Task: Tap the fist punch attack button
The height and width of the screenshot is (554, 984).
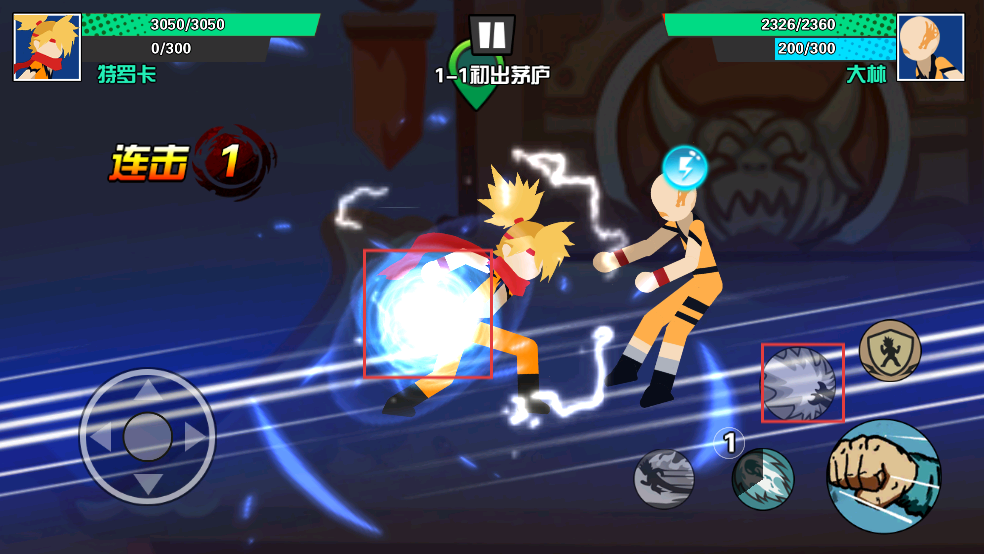Action: pos(883,476)
